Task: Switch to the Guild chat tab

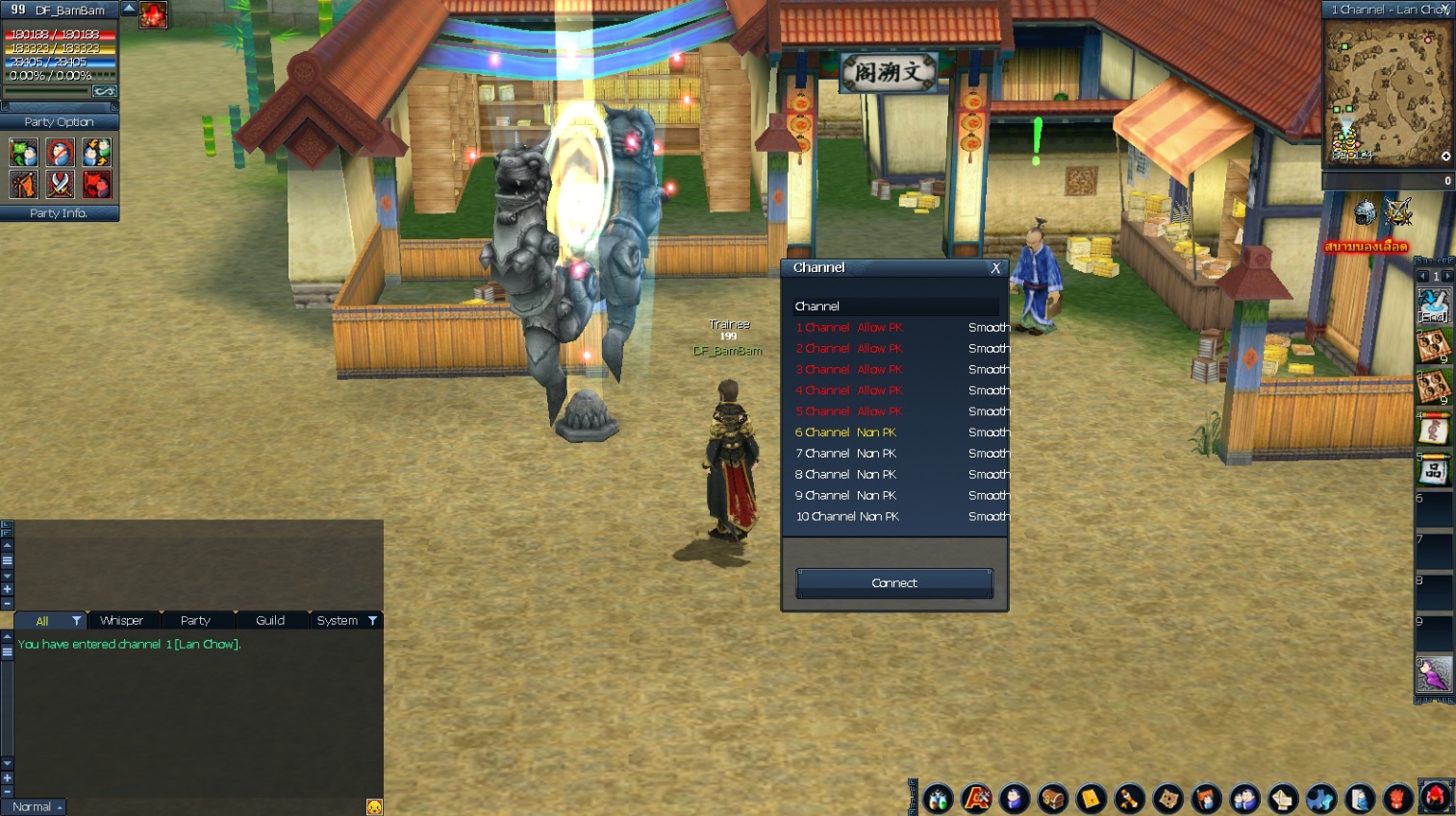Action: [270, 621]
